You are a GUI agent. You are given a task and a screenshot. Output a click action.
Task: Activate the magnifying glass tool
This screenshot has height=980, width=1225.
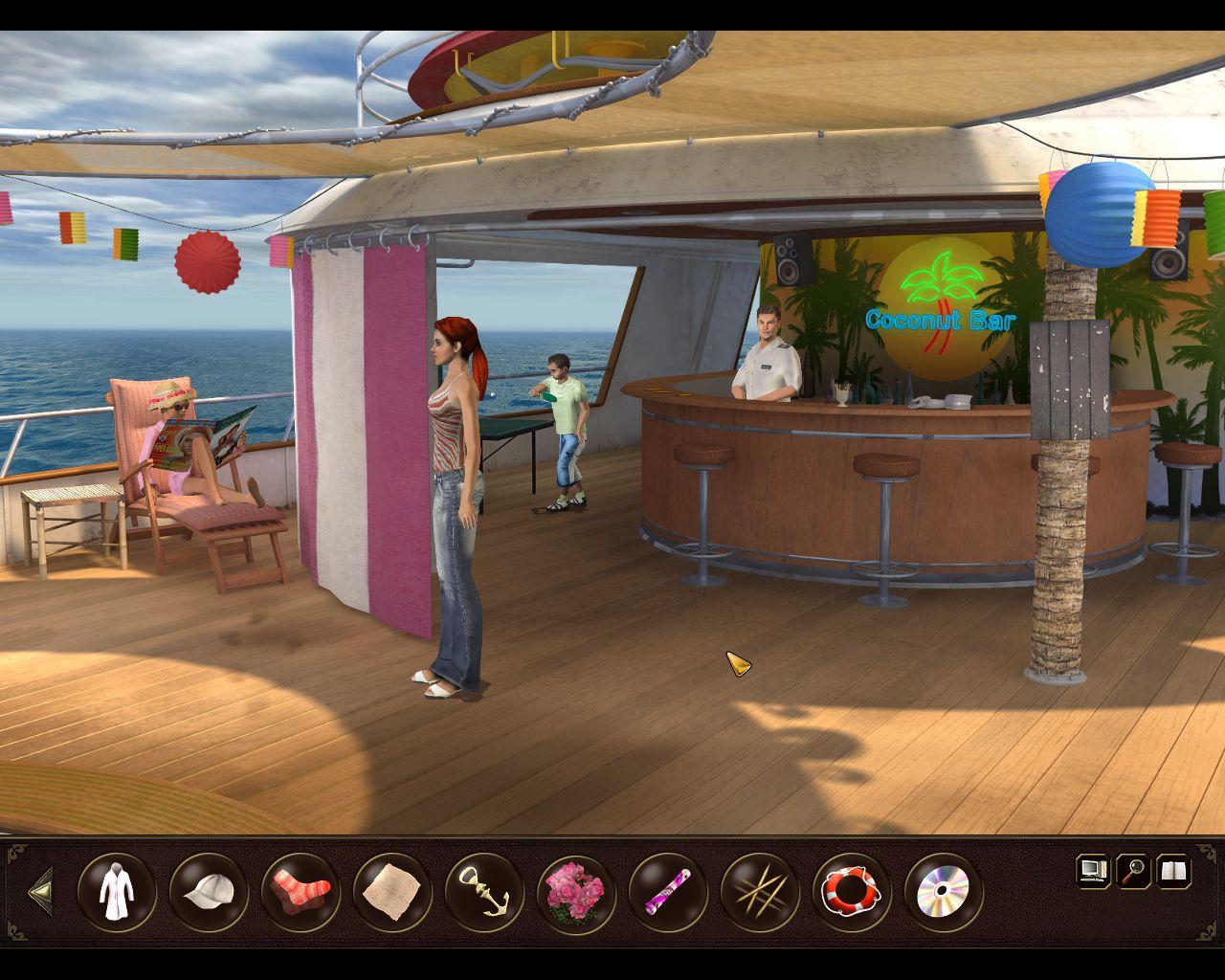click(1133, 871)
